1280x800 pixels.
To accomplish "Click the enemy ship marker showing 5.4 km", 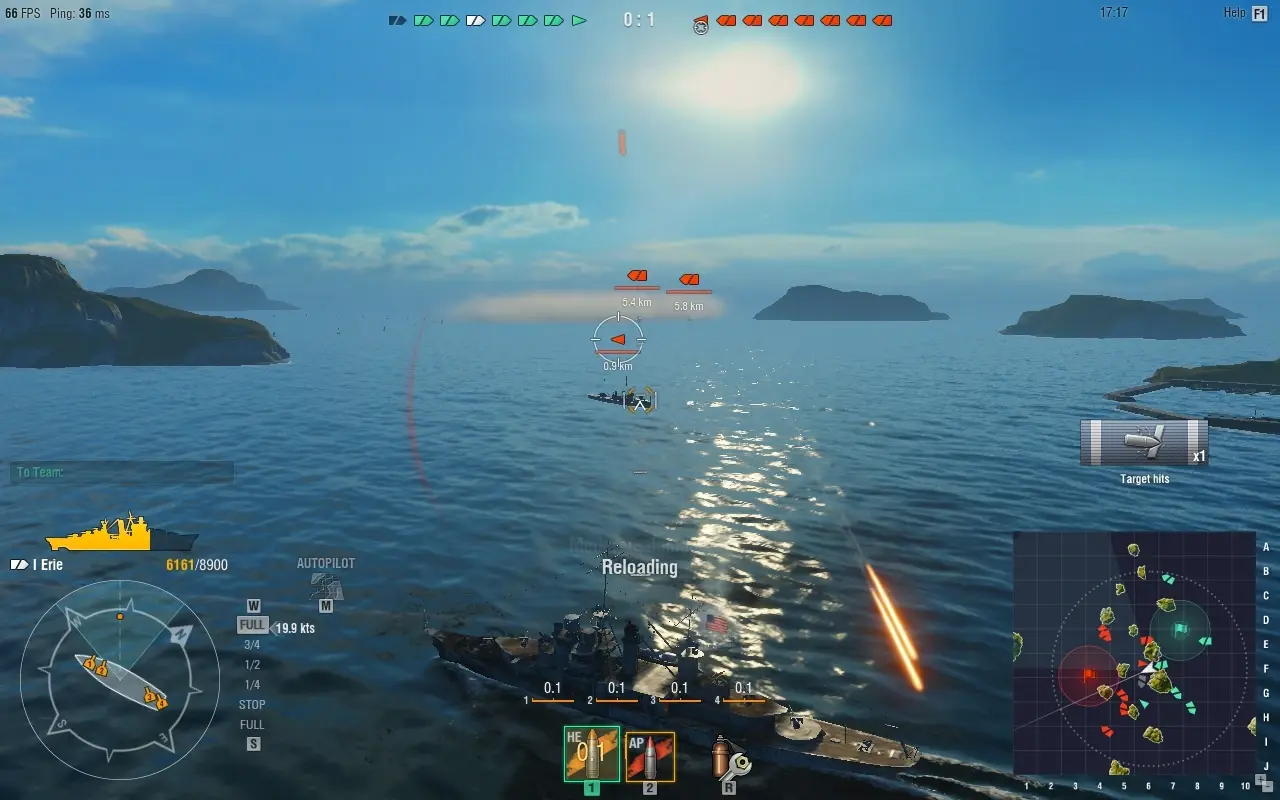I will [x=635, y=275].
